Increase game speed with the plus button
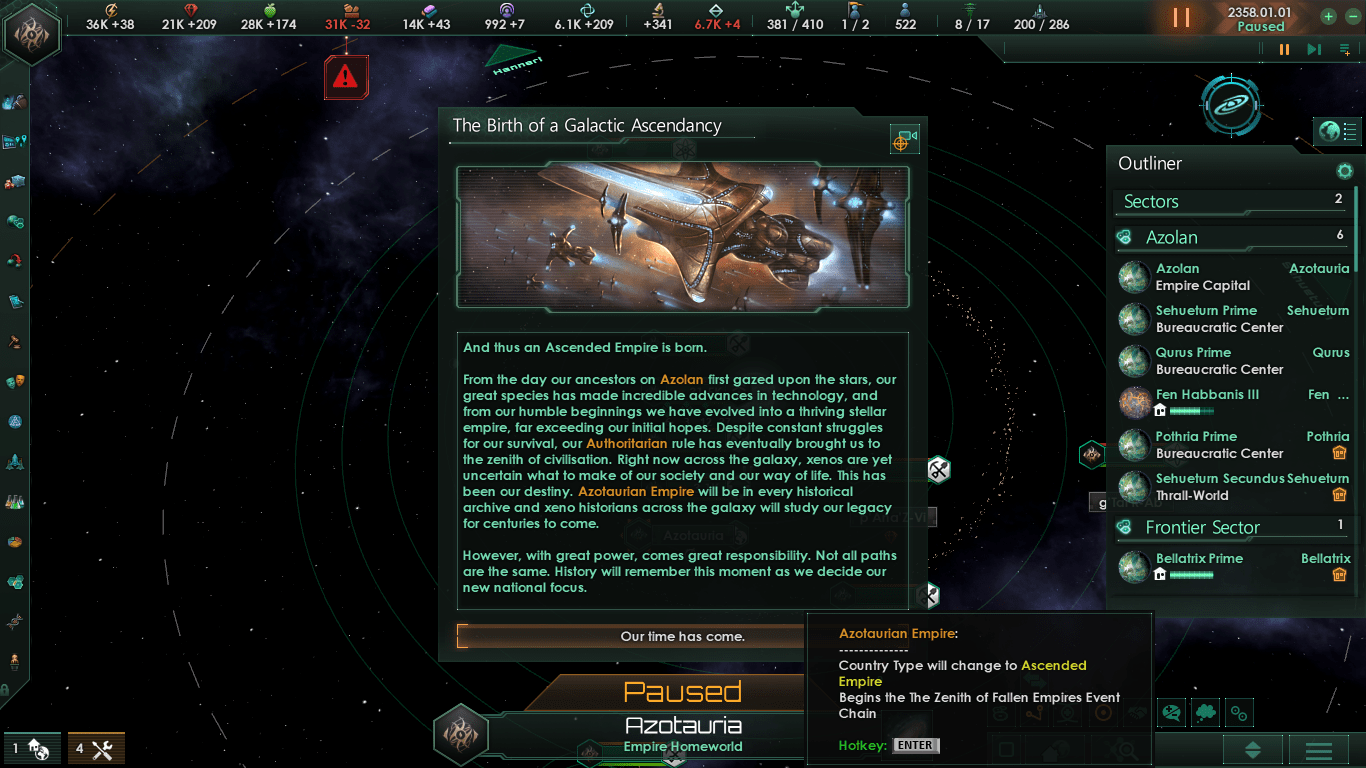The image size is (1366, 768). click(1328, 16)
